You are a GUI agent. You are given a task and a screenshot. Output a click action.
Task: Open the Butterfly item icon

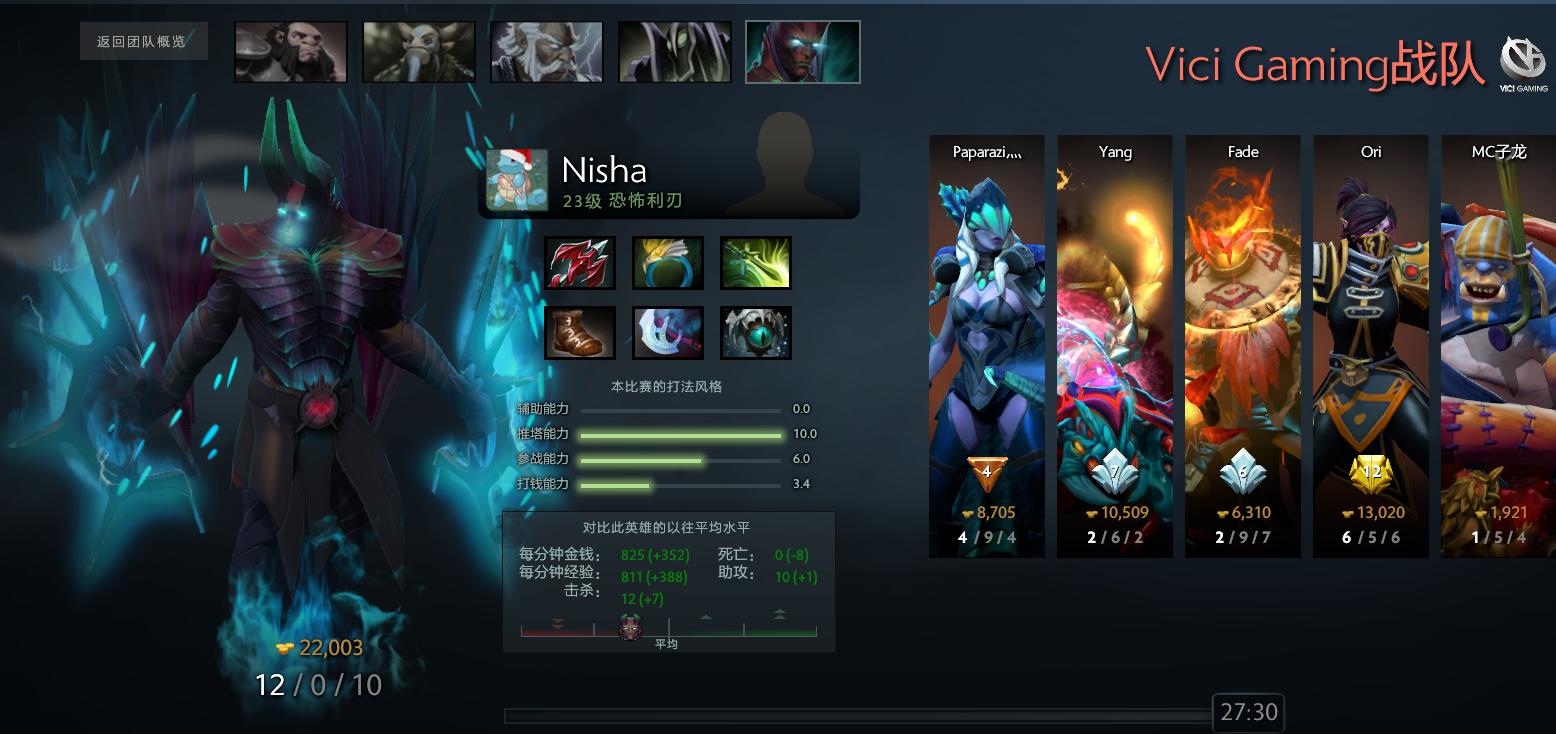pyautogui.click(x=755, y=263)
